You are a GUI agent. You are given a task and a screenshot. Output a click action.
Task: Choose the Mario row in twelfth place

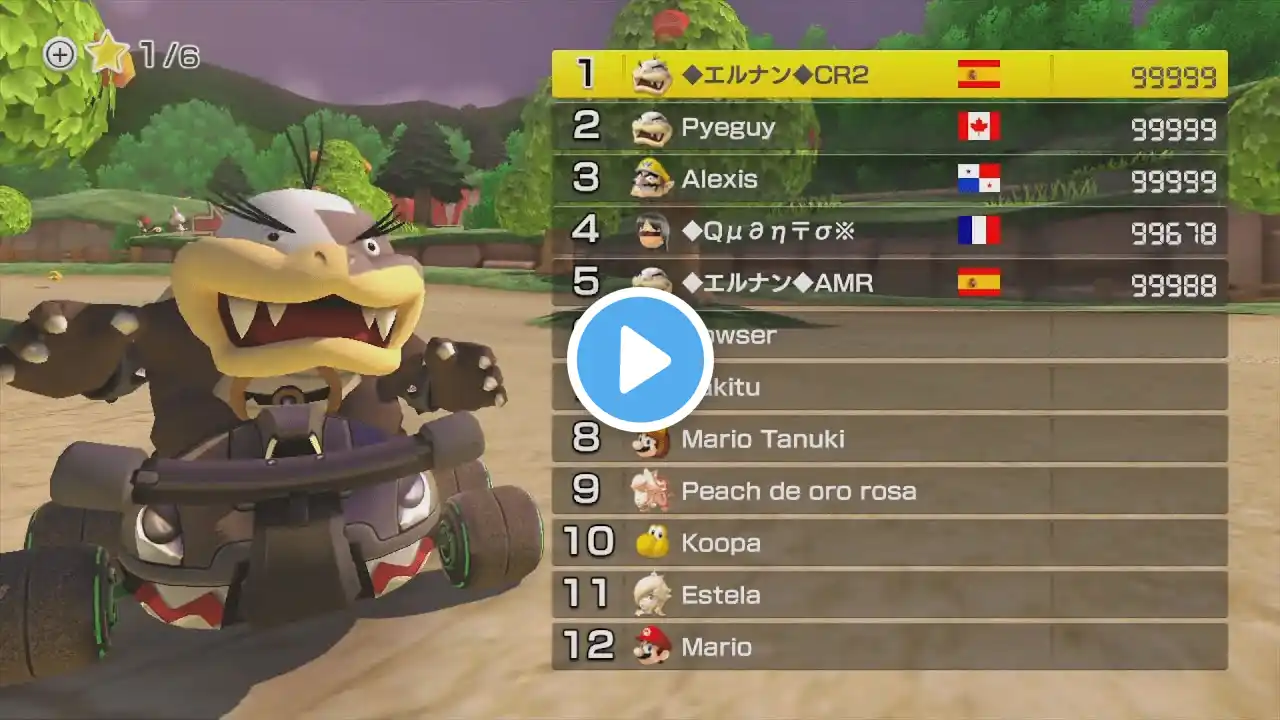[x=889, y=647]
